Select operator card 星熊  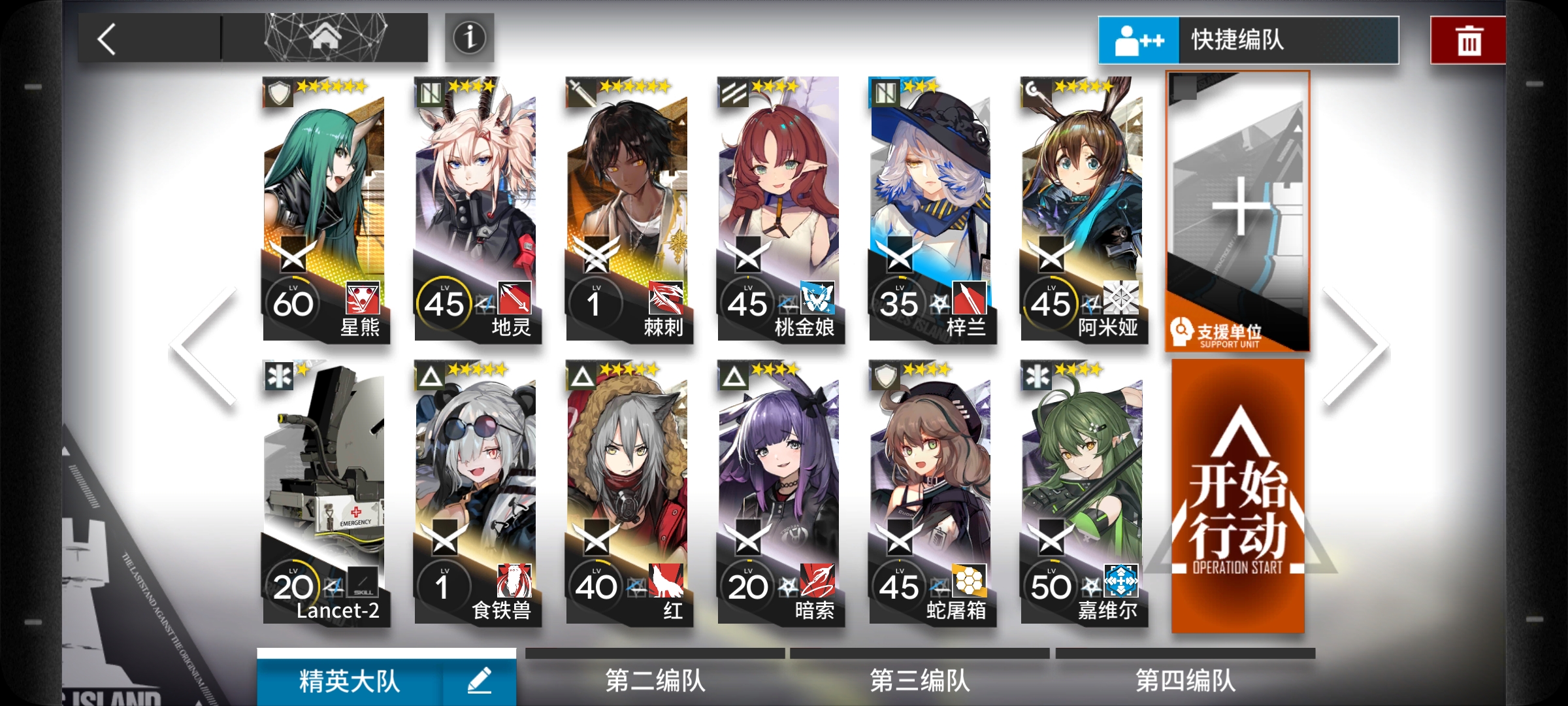[x=325, y=209]
